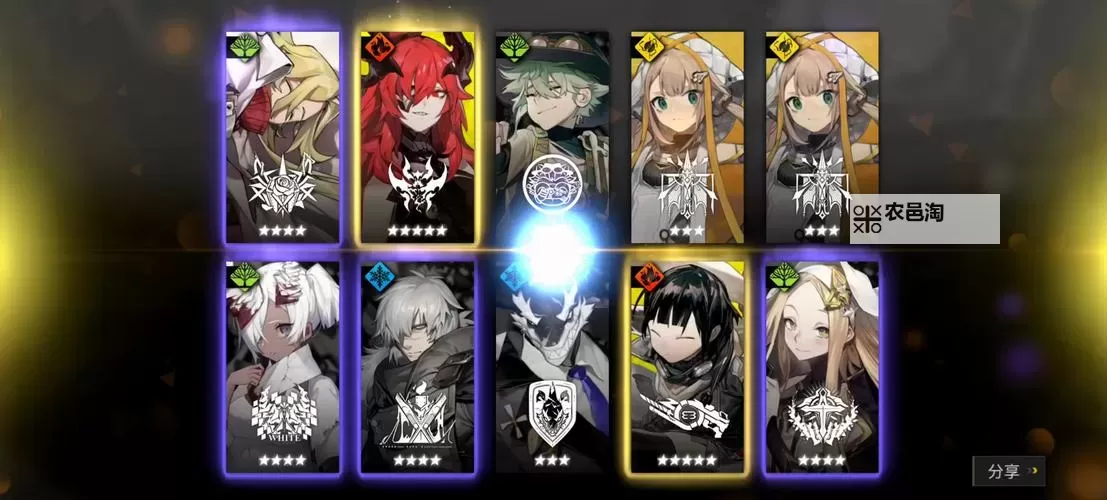Tap the 分享 share button
Viewport: 1107px width, 500px height.
[x=1008, y=470]
